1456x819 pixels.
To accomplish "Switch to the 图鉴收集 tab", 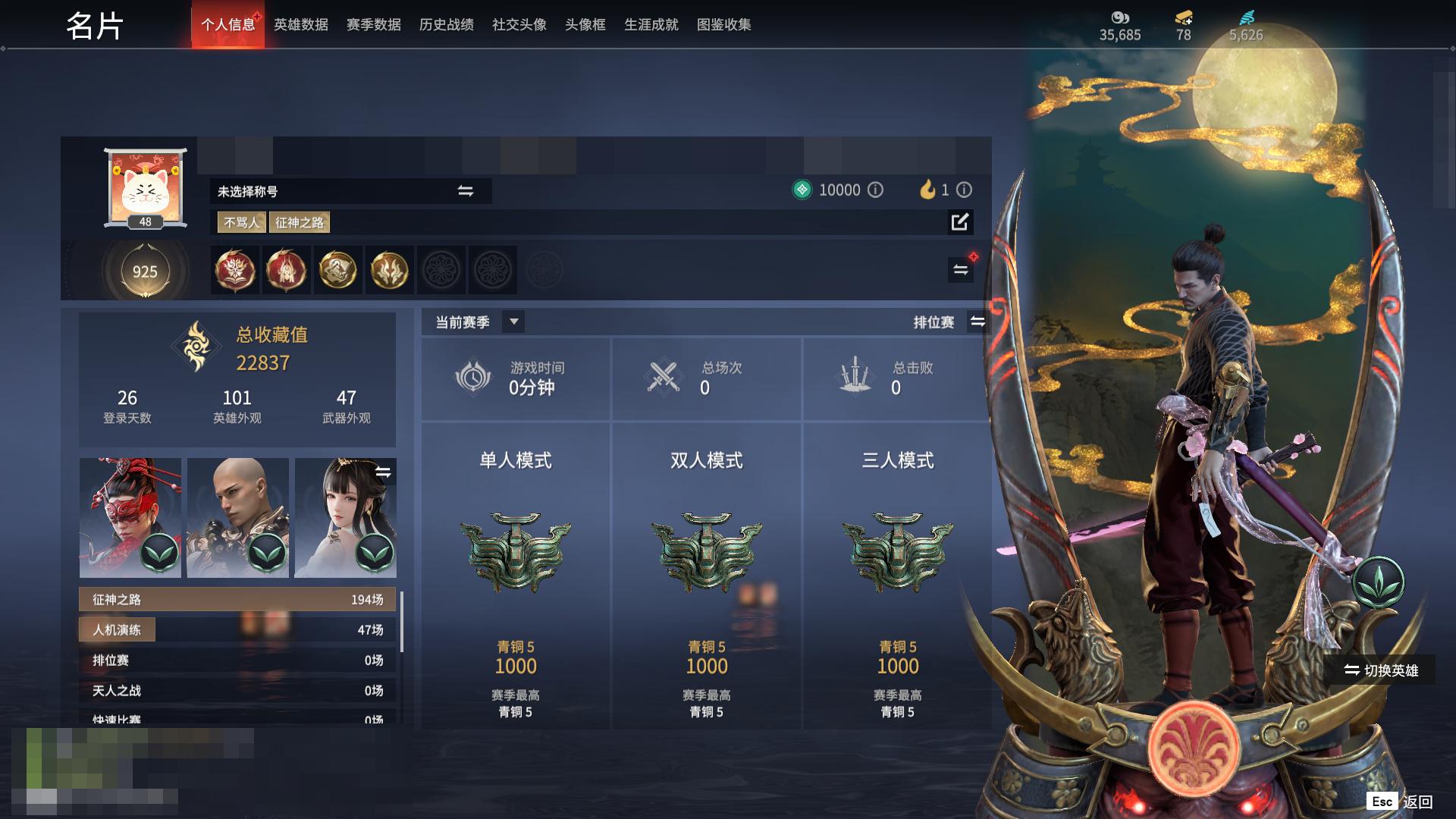I will coord(723,25).
